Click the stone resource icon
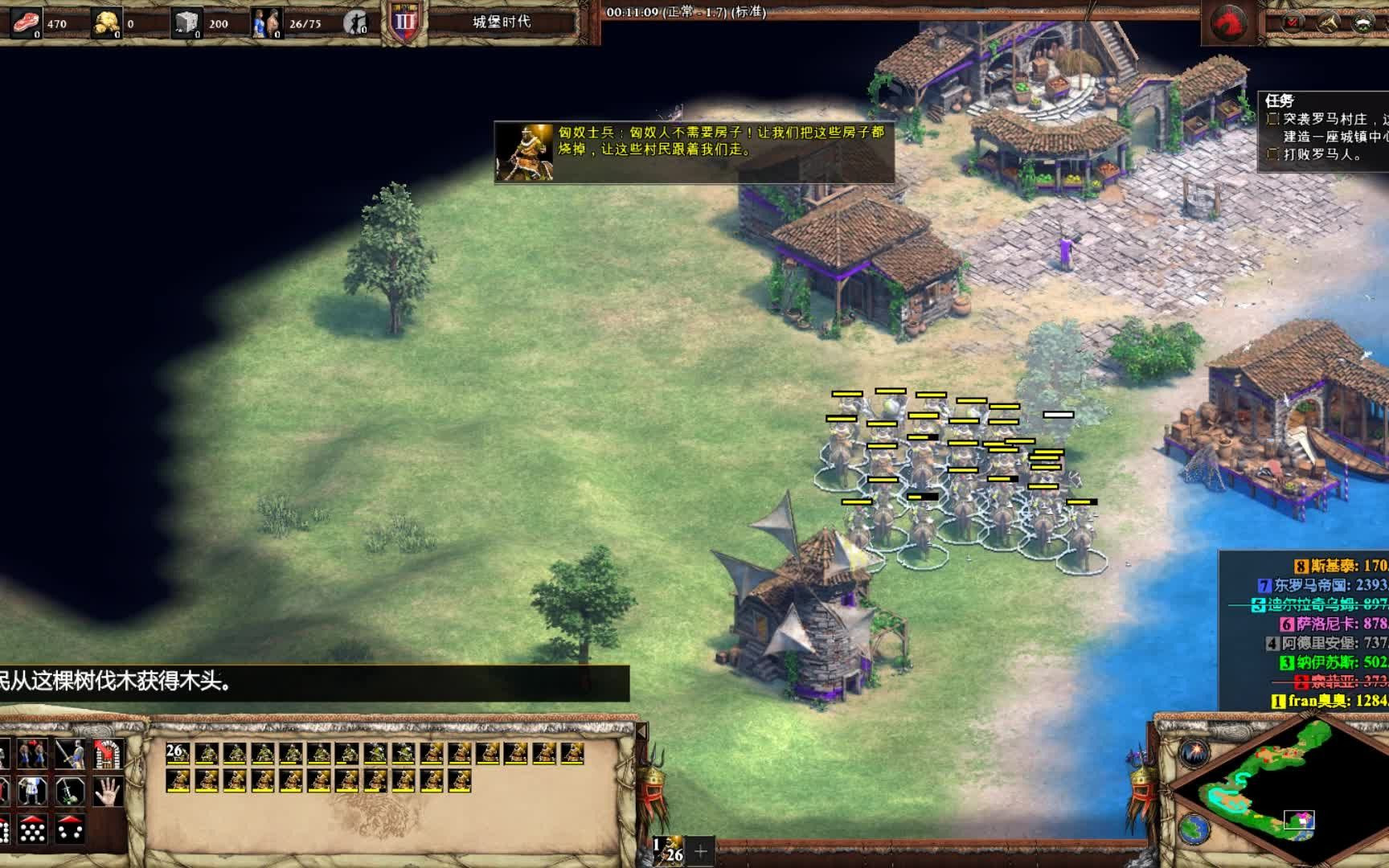1389x868 pixels. 186,23
